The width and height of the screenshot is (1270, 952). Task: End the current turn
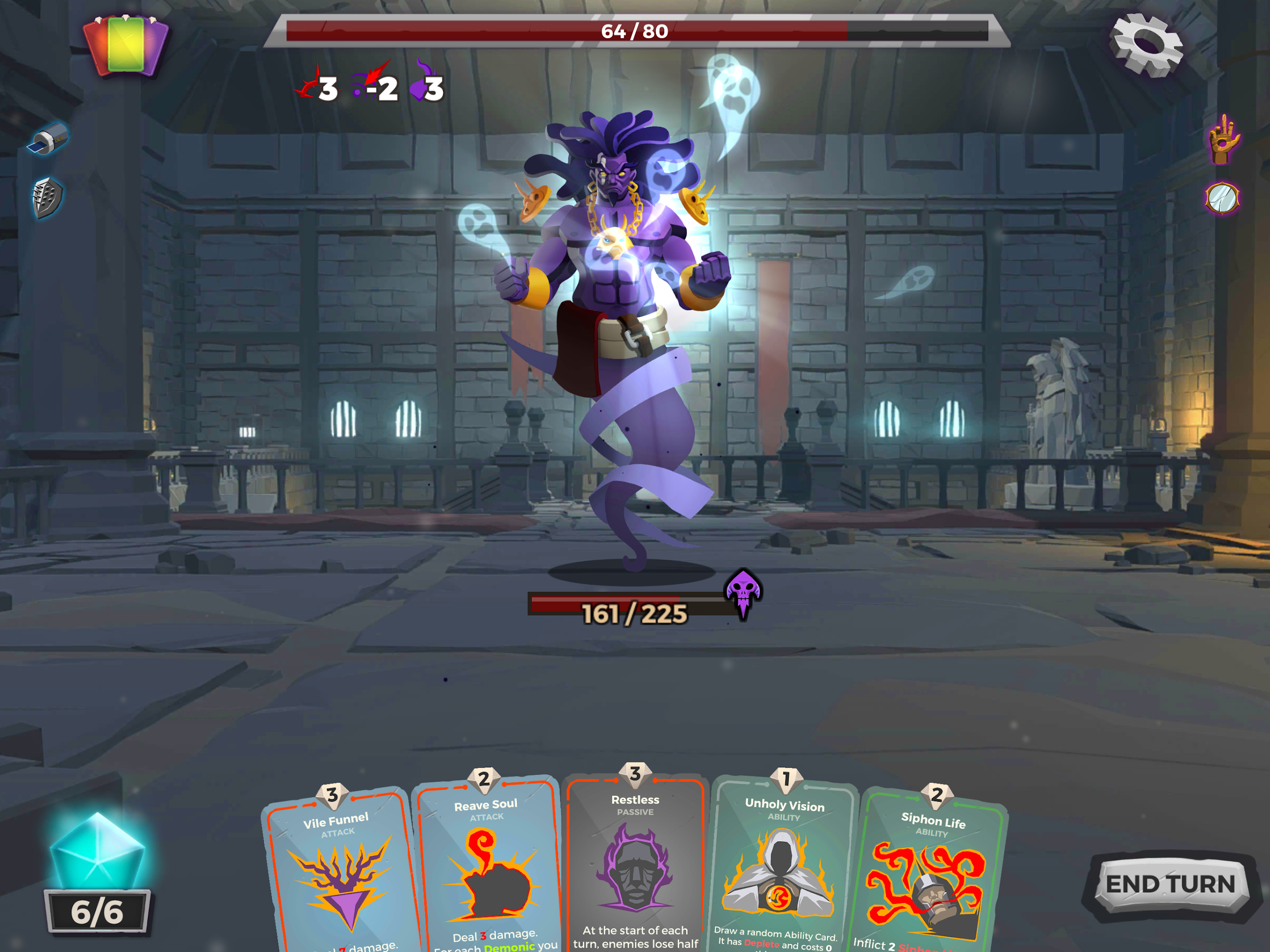coord(1170,884)
